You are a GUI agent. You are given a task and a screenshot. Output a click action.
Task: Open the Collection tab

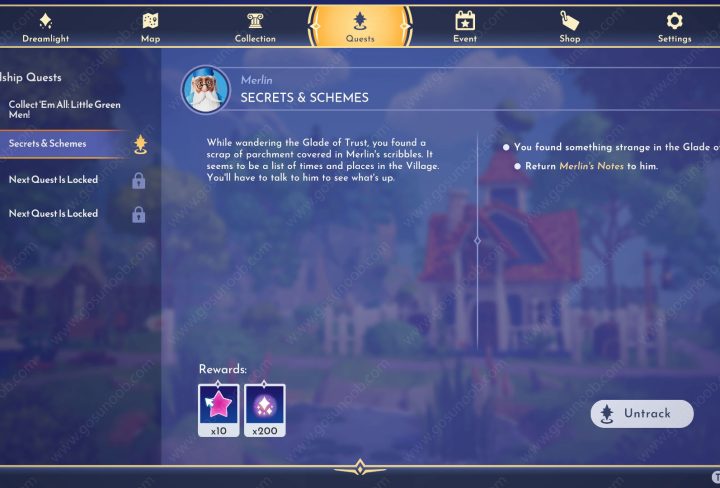(x=255, y=27)
